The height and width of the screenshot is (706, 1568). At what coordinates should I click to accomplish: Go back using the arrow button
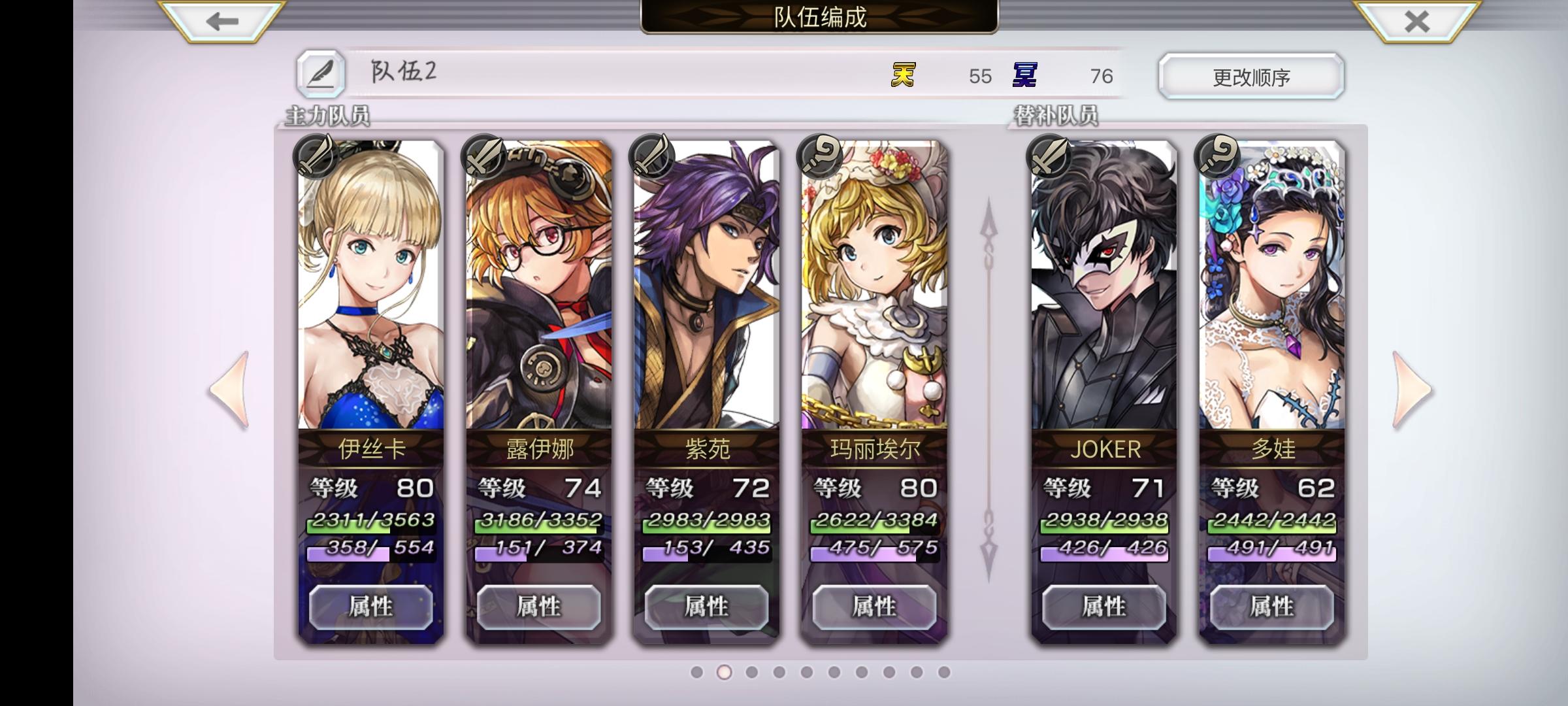(222, 20)
